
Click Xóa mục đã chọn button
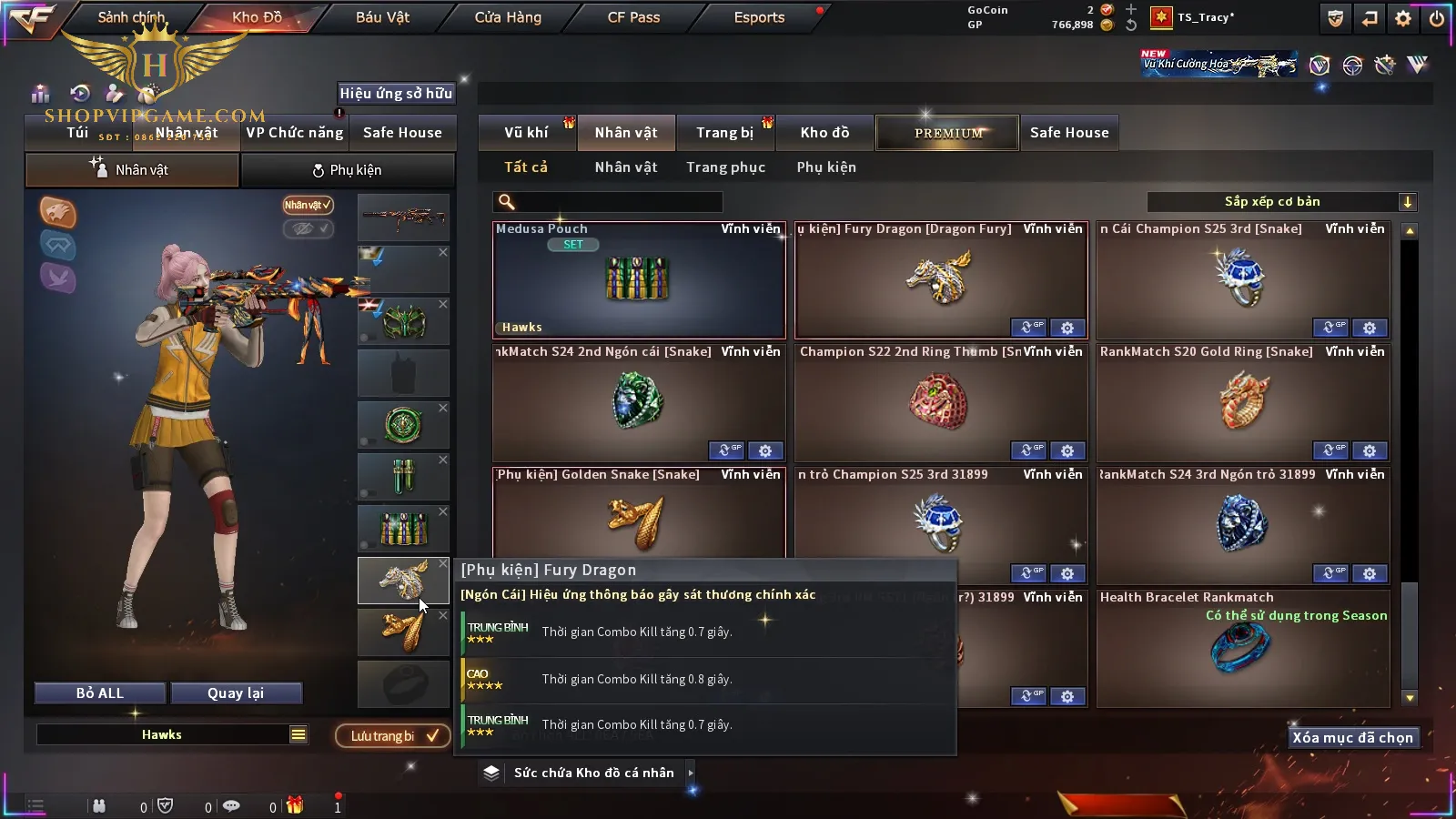pyautogui.click(x=1352, y=738)
